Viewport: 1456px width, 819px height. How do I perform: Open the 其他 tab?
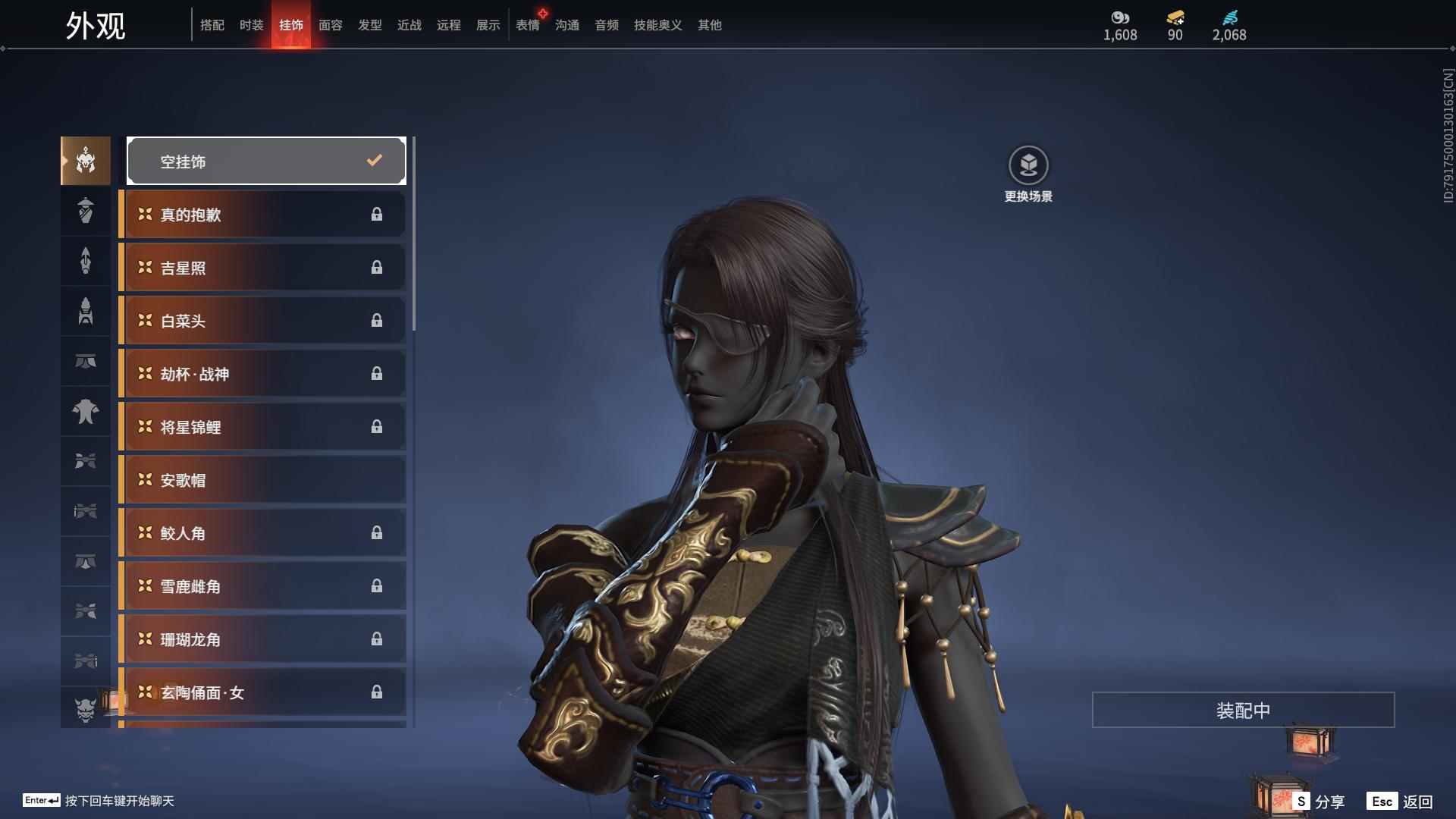pos(710,25)
